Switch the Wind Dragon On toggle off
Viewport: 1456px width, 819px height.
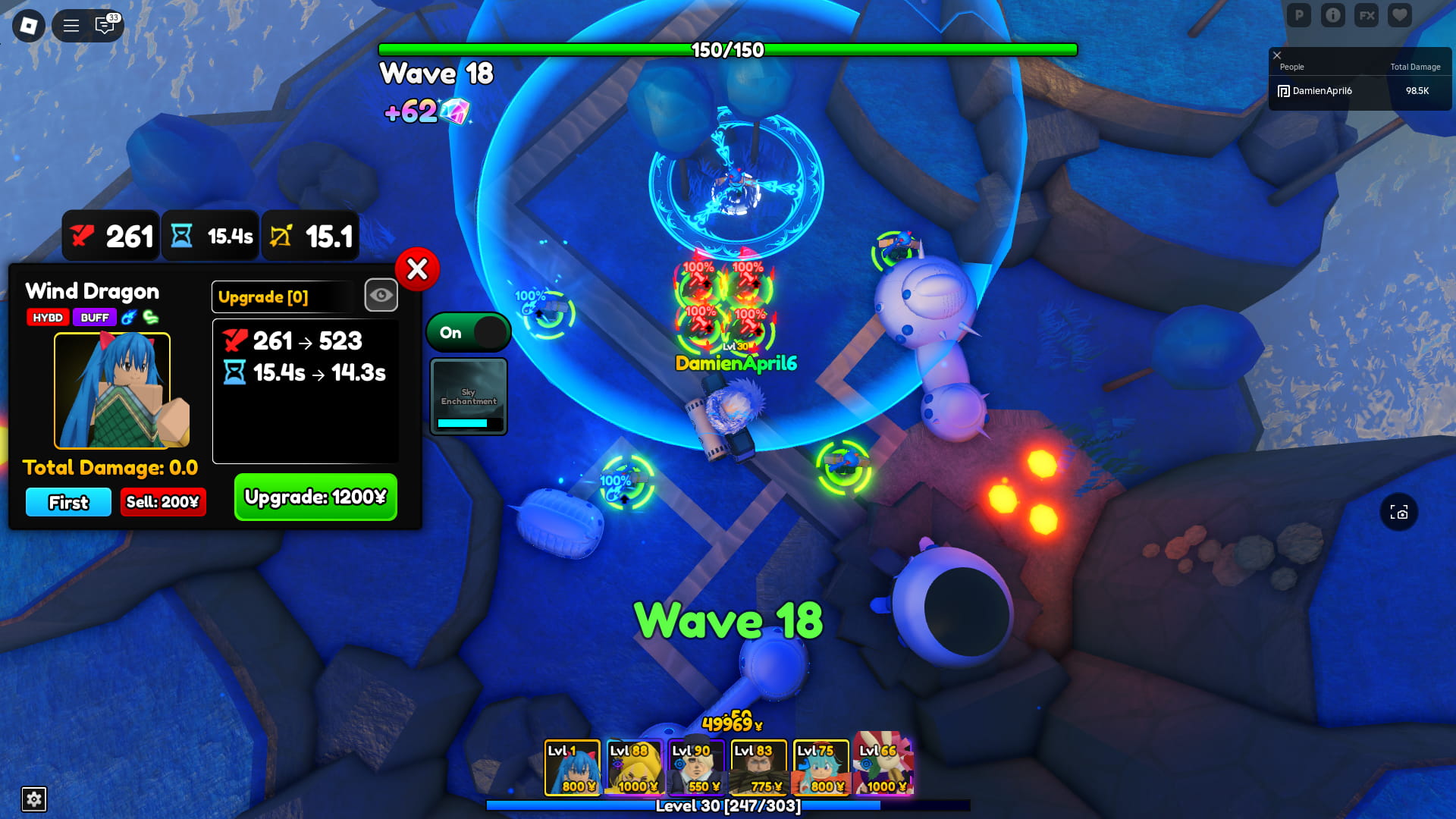click(x=468, y=332)
